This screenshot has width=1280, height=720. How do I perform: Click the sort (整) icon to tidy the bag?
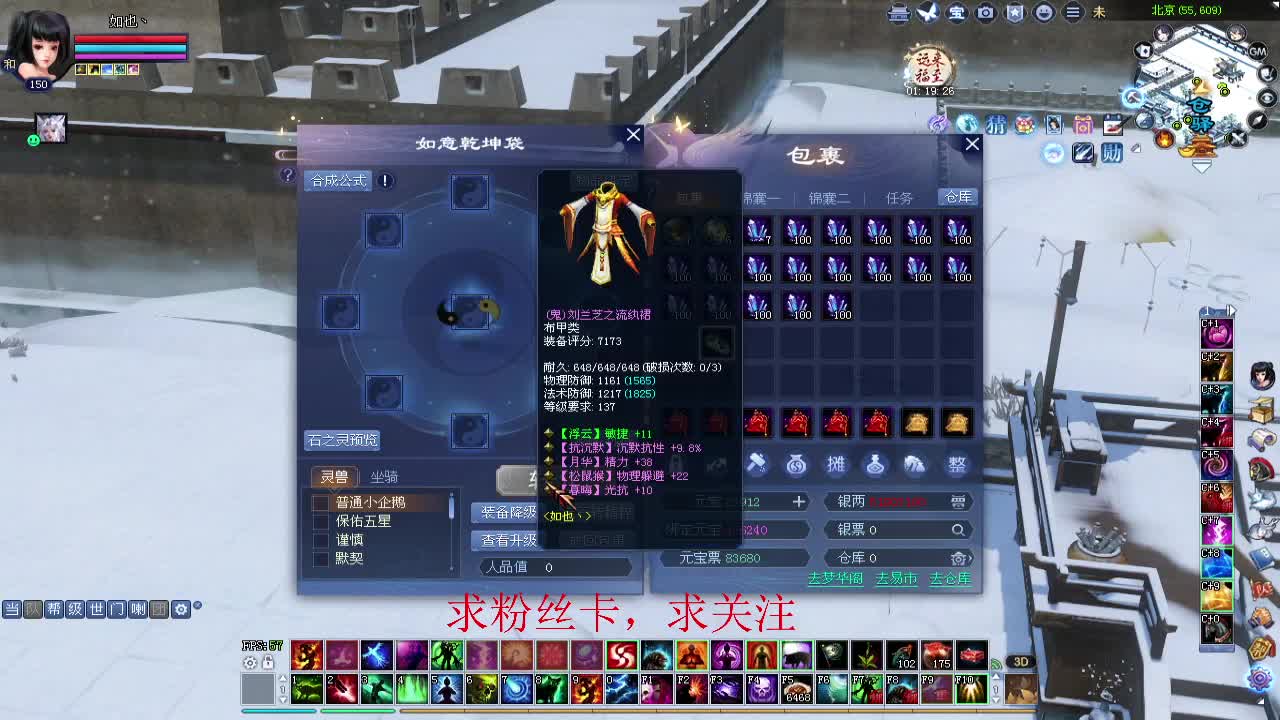coord(957,463)
